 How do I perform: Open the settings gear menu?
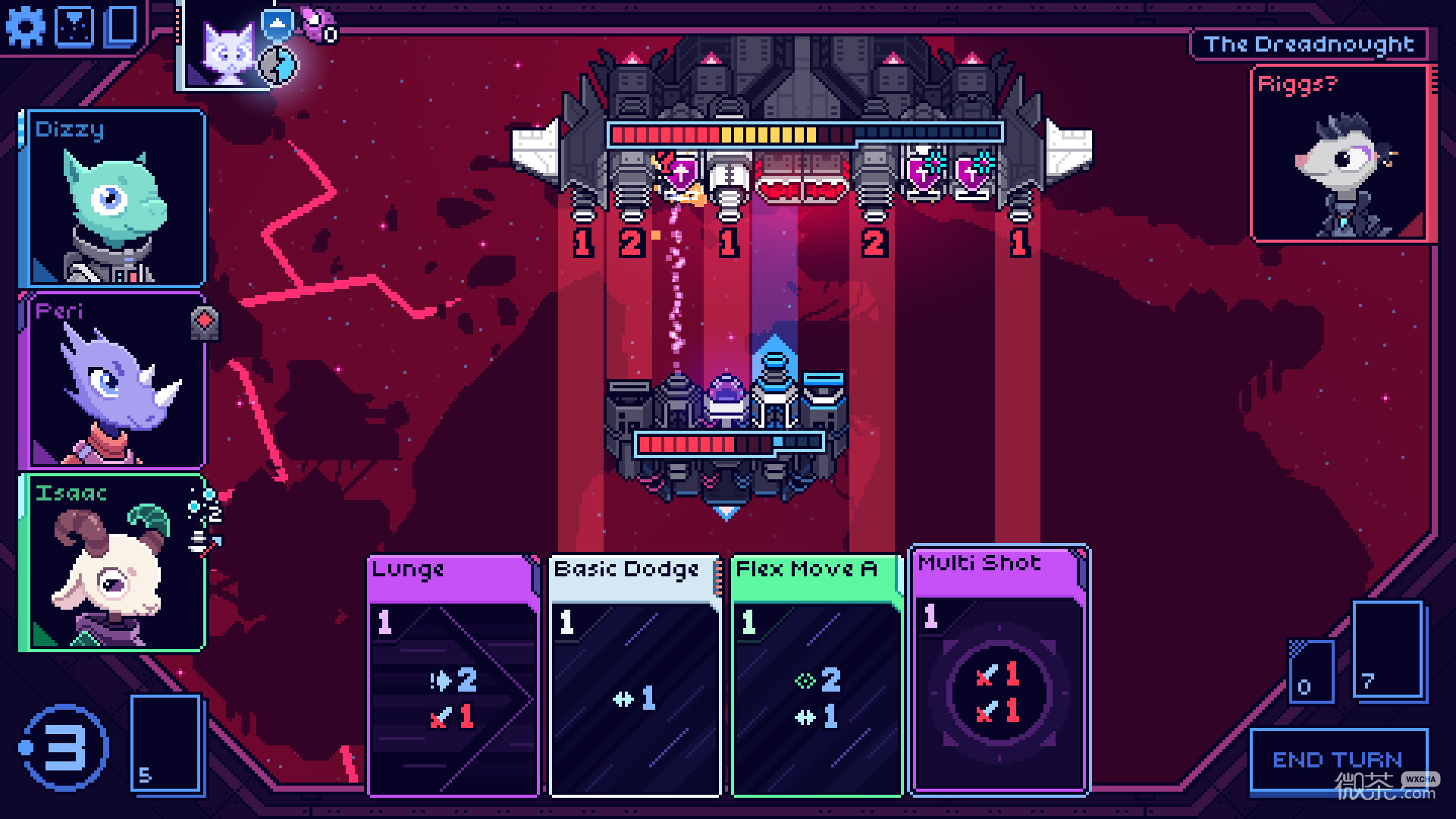25,27
